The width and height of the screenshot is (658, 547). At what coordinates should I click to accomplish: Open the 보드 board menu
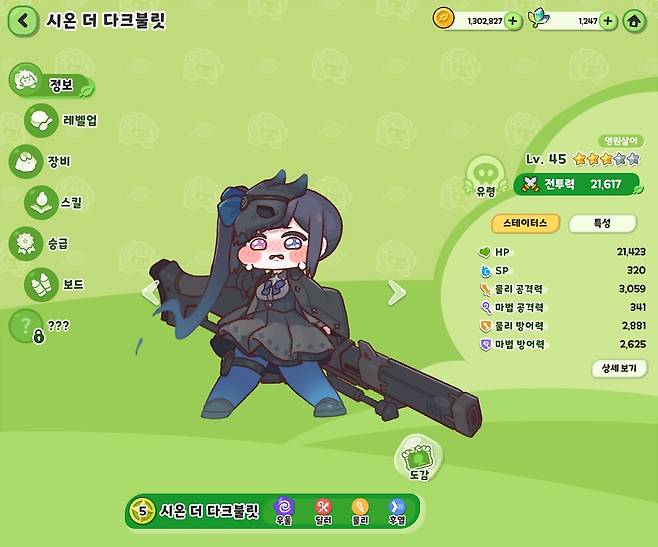[x=57, y=285]
